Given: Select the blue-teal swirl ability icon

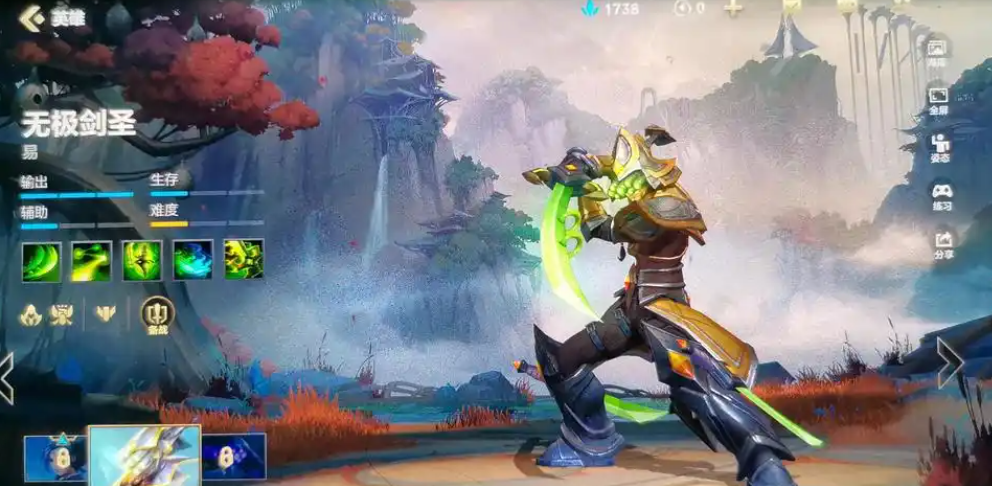Looking at the screenshot, I should point(193,260).
